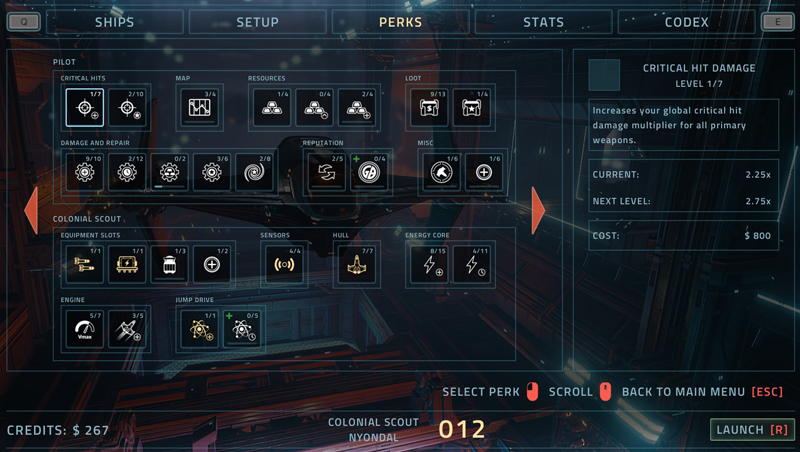Go to the Stats tab
The width and height of the screenshot is (800, 452).
(x=543, y=22)
